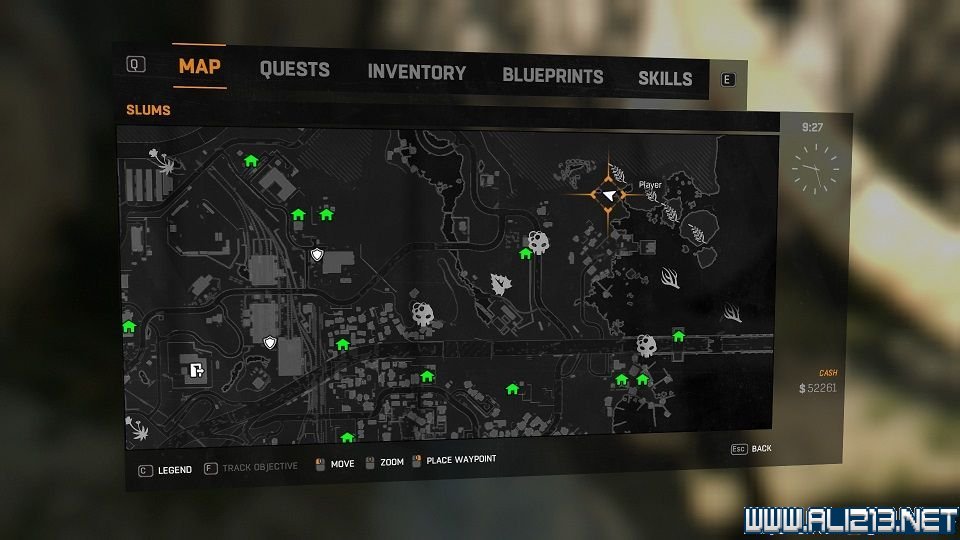The image size is (960, 540).
Task: Click Back to close the map
Action: pyautogui.click(x=761, y=449)
